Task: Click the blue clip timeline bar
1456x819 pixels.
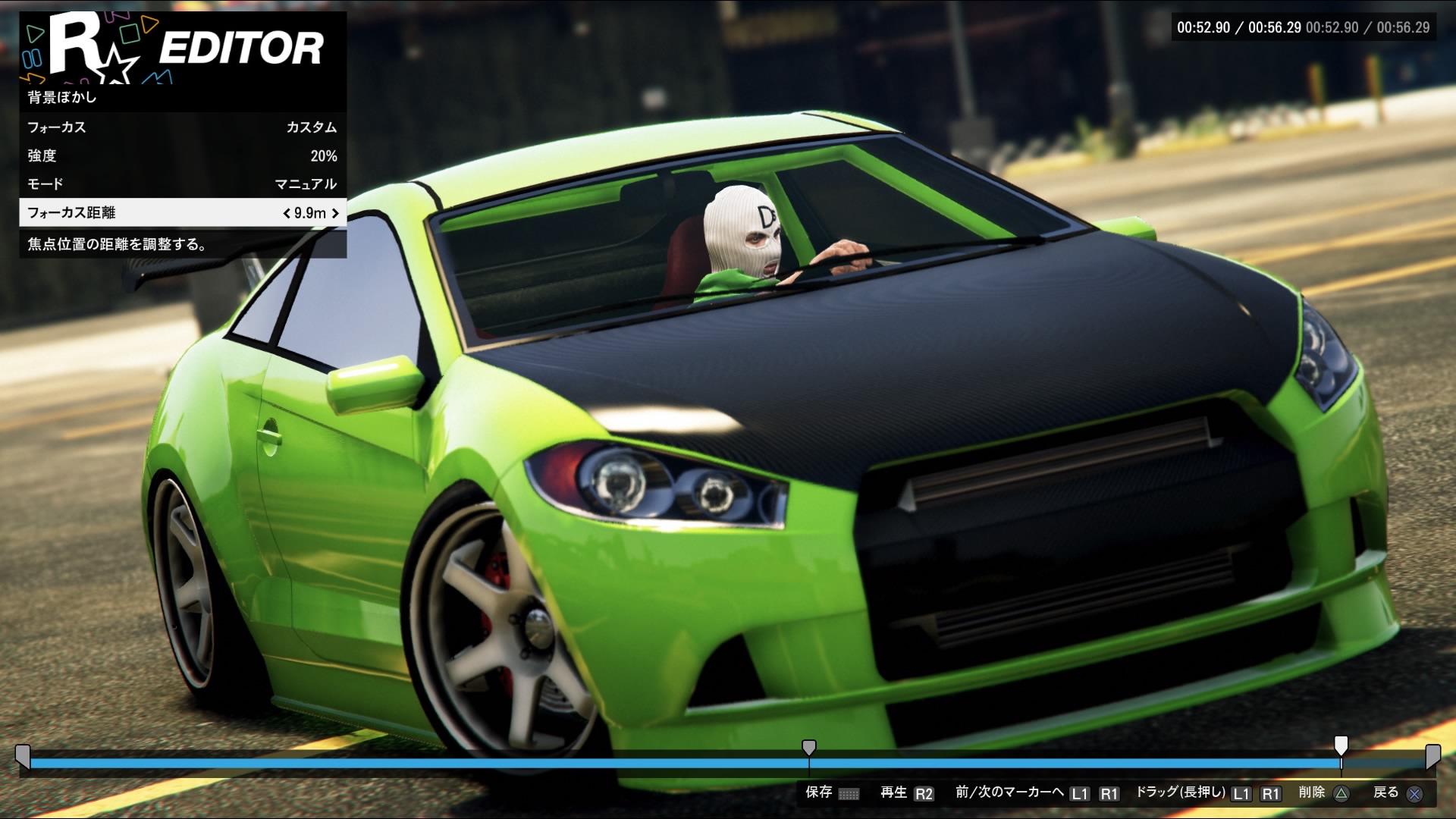Action: pos(455,764)
